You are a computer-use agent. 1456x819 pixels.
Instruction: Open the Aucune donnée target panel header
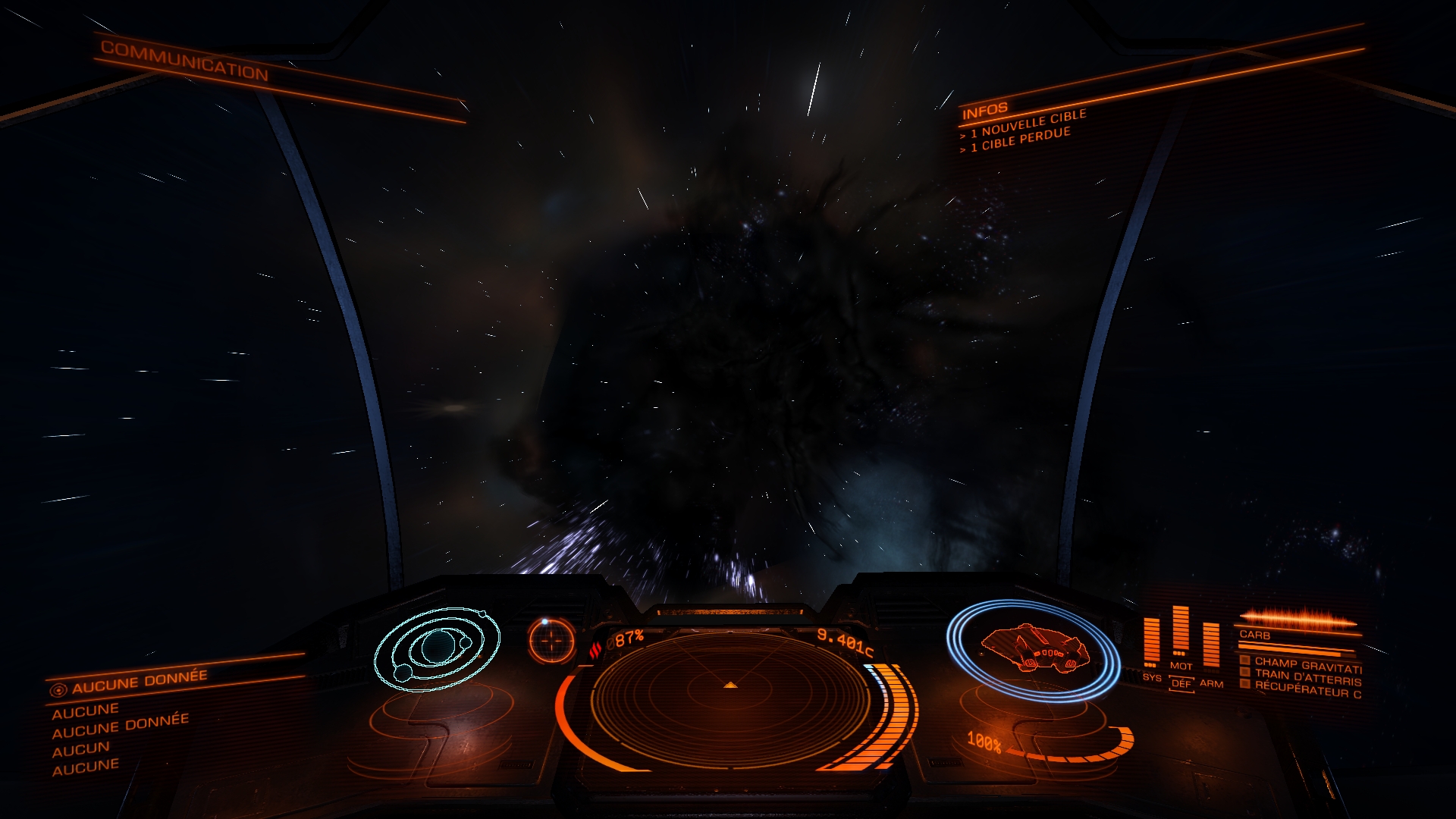[139, 682]
